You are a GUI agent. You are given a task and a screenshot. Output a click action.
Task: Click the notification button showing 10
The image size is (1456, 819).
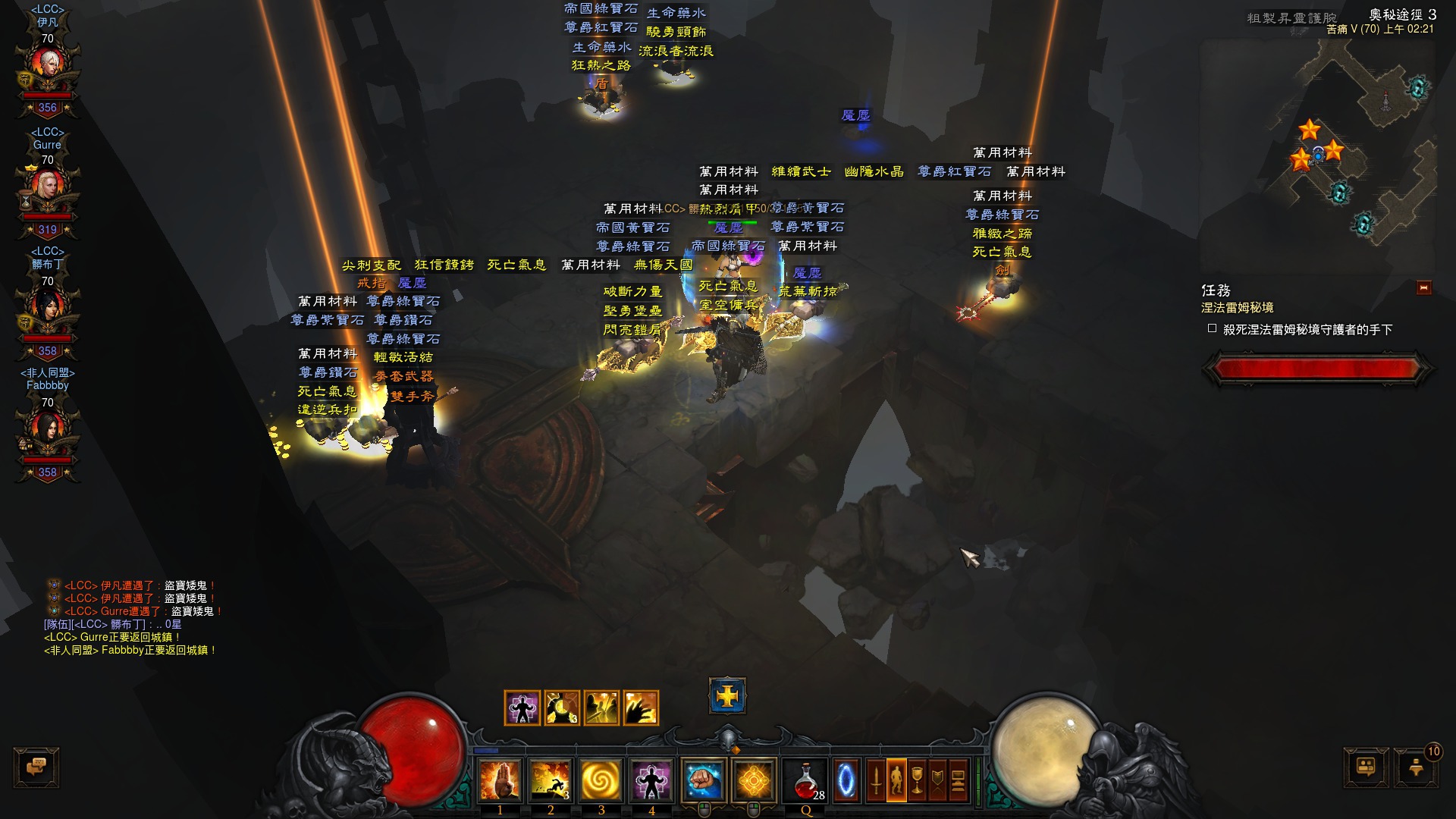click(1417, 767)
